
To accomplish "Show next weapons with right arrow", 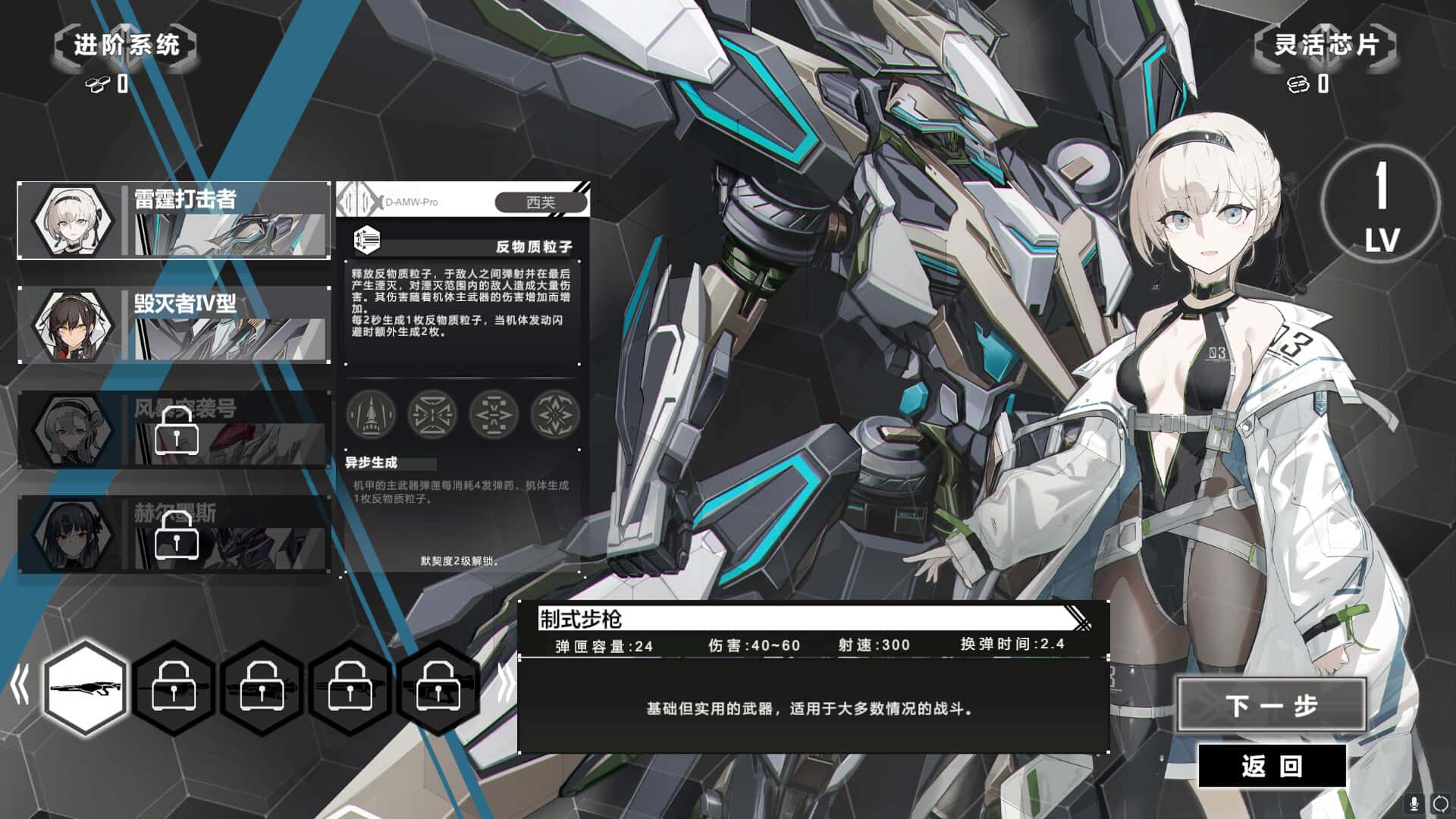I will point(504,686).
